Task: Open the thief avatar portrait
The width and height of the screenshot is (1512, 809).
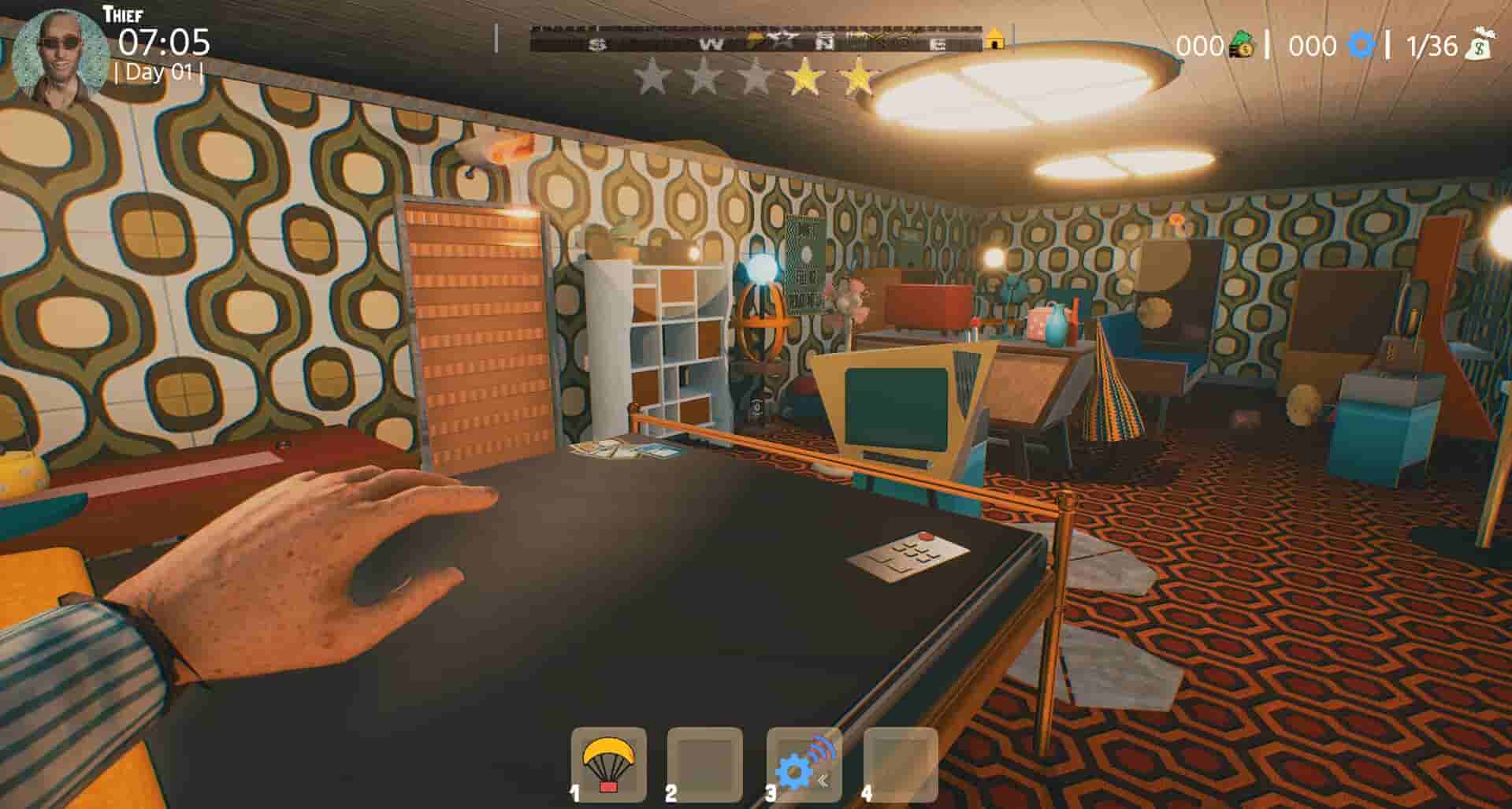Action: 59,50
